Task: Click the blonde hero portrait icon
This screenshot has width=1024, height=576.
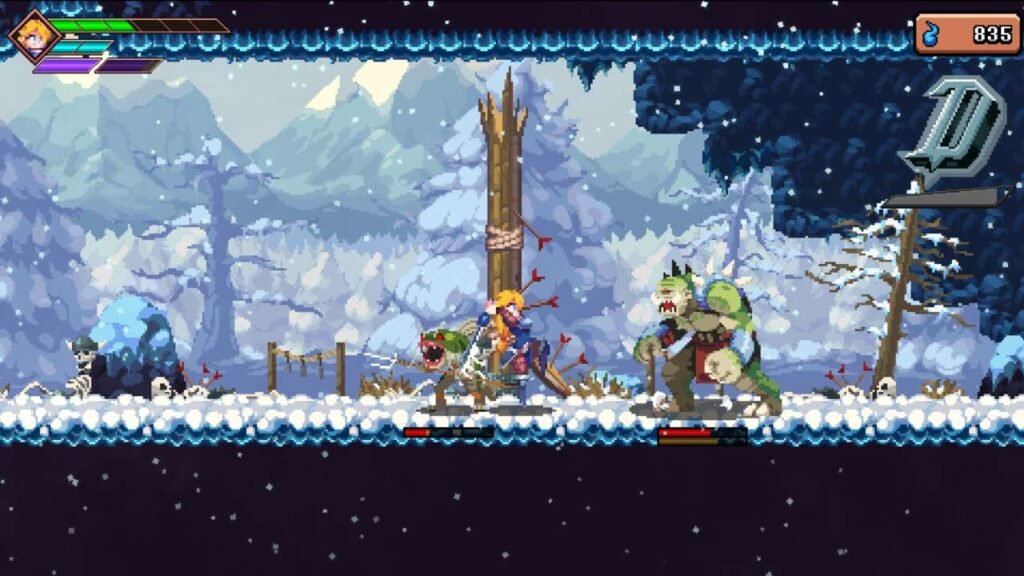Action: (x=33, y=35)
